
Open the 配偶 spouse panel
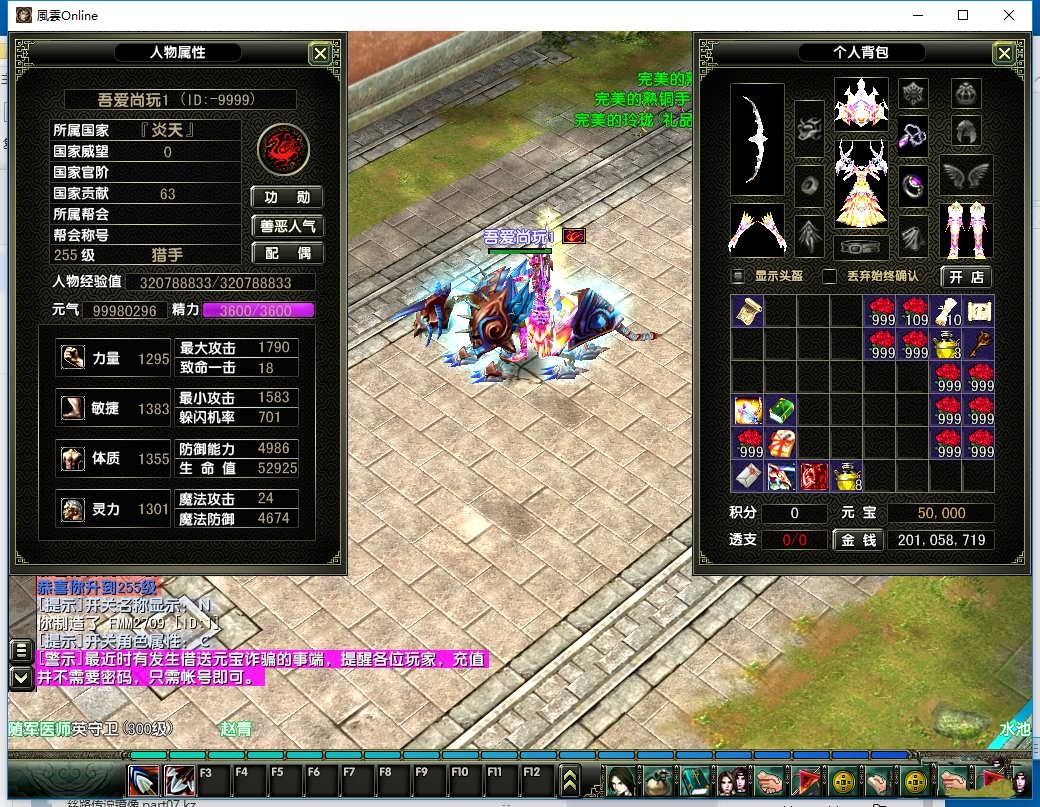point(287,254)
